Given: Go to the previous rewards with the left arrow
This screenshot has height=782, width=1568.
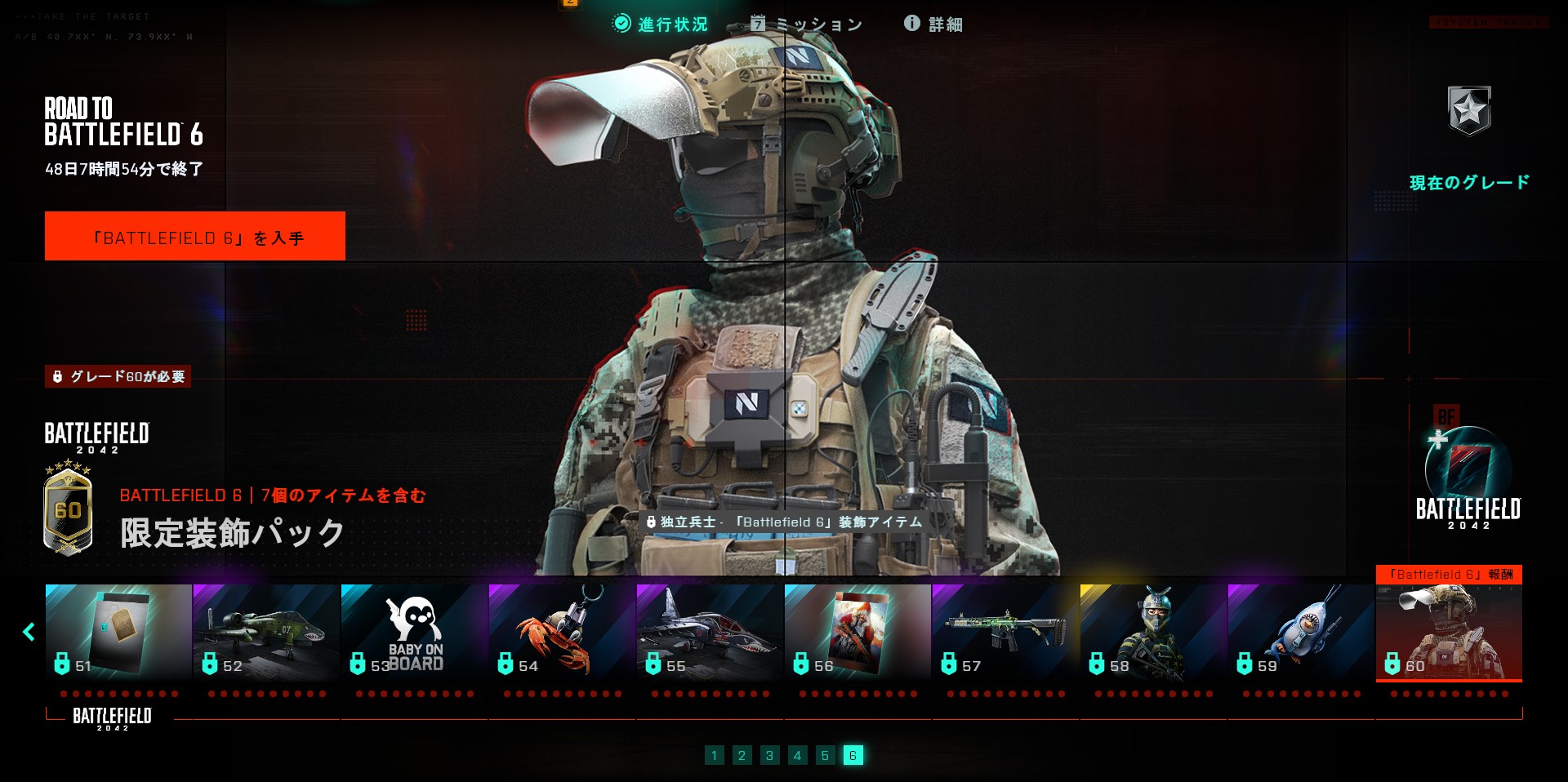Looking at the screenshot, I should point(29,632).
